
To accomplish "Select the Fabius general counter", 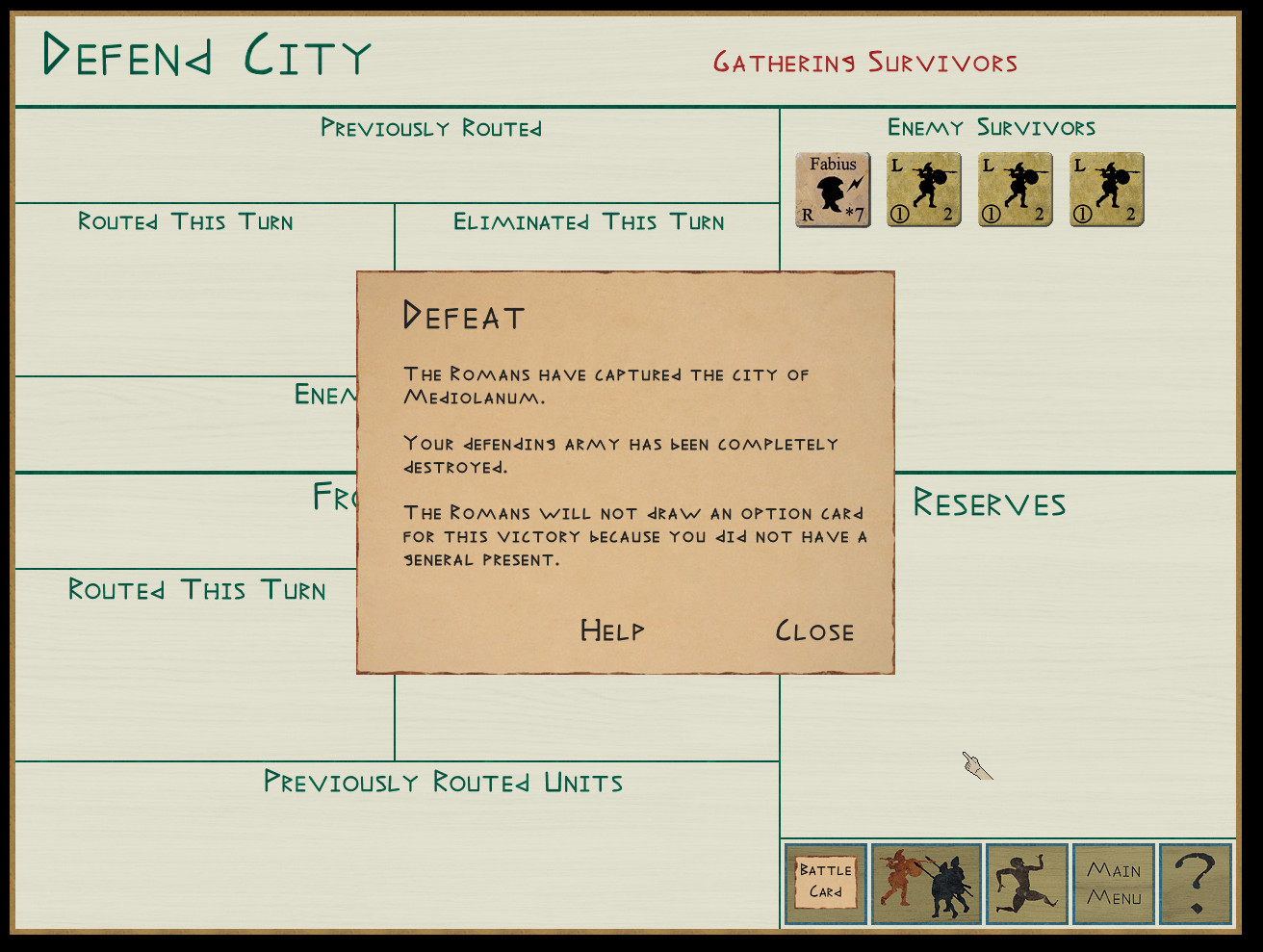I will 833,190.
